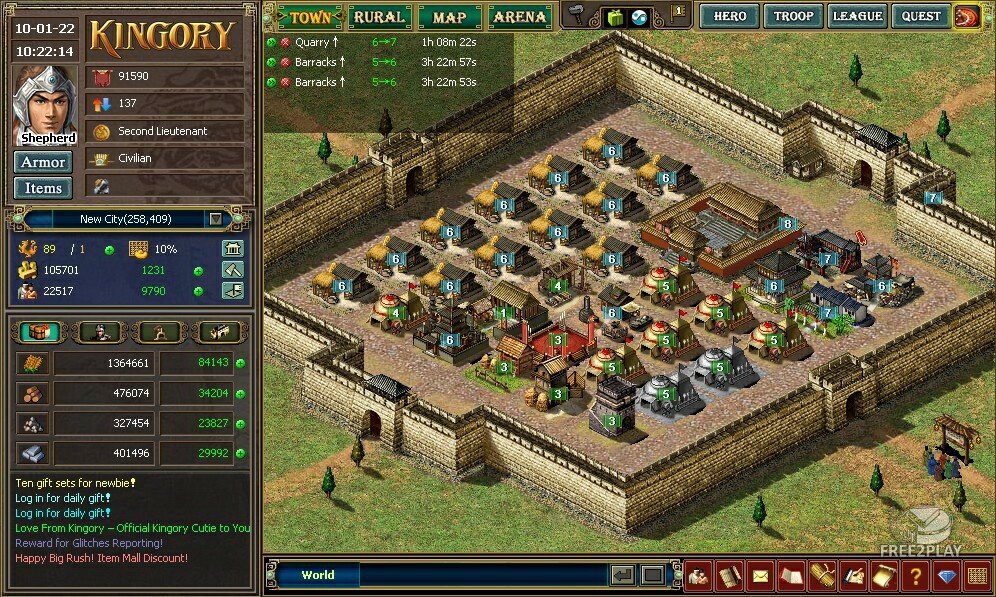Switch to the Rural view tab
The height and width of the screenshot is (597, 996).
379,17
